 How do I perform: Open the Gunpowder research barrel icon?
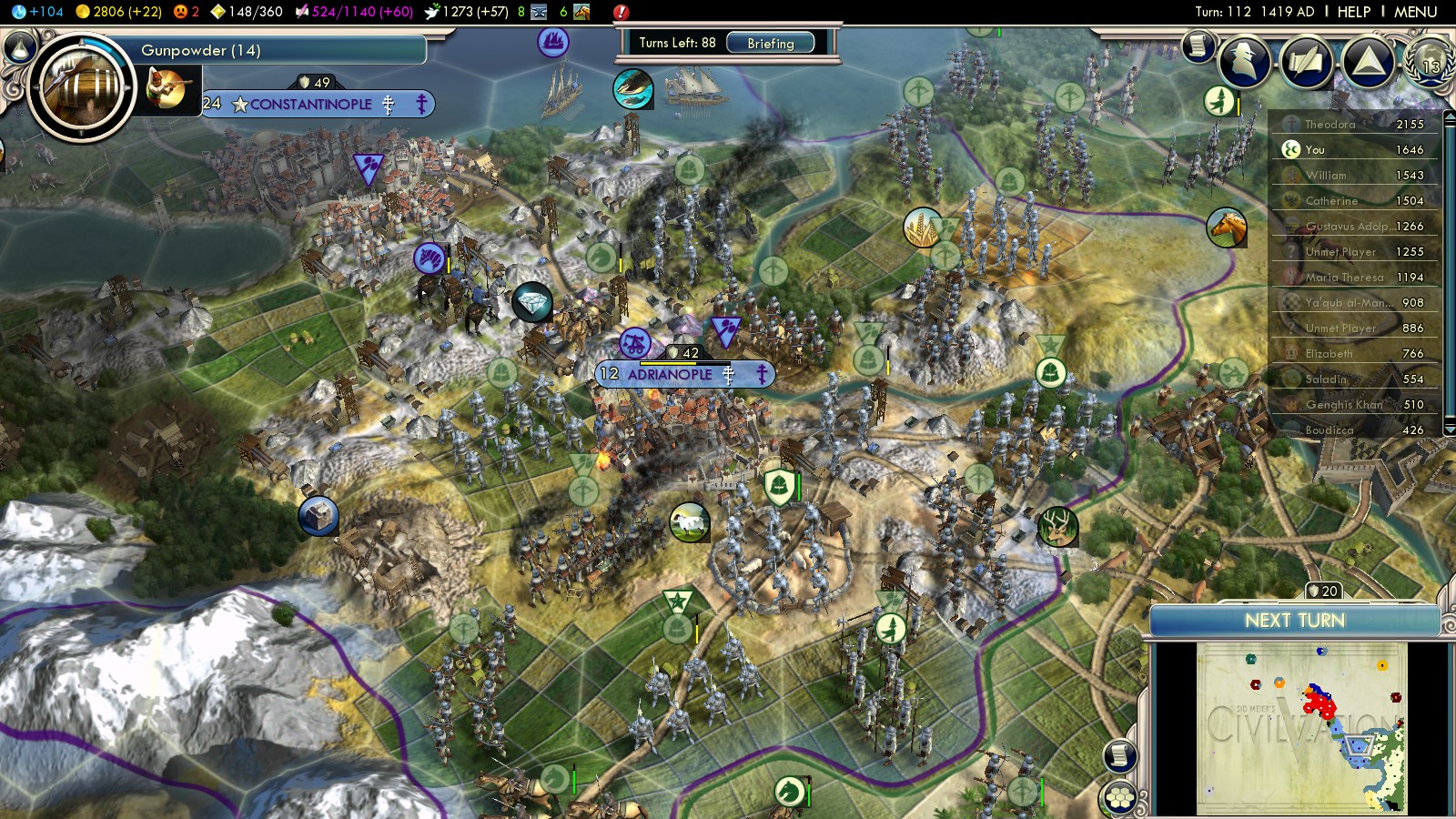(81, 88)
